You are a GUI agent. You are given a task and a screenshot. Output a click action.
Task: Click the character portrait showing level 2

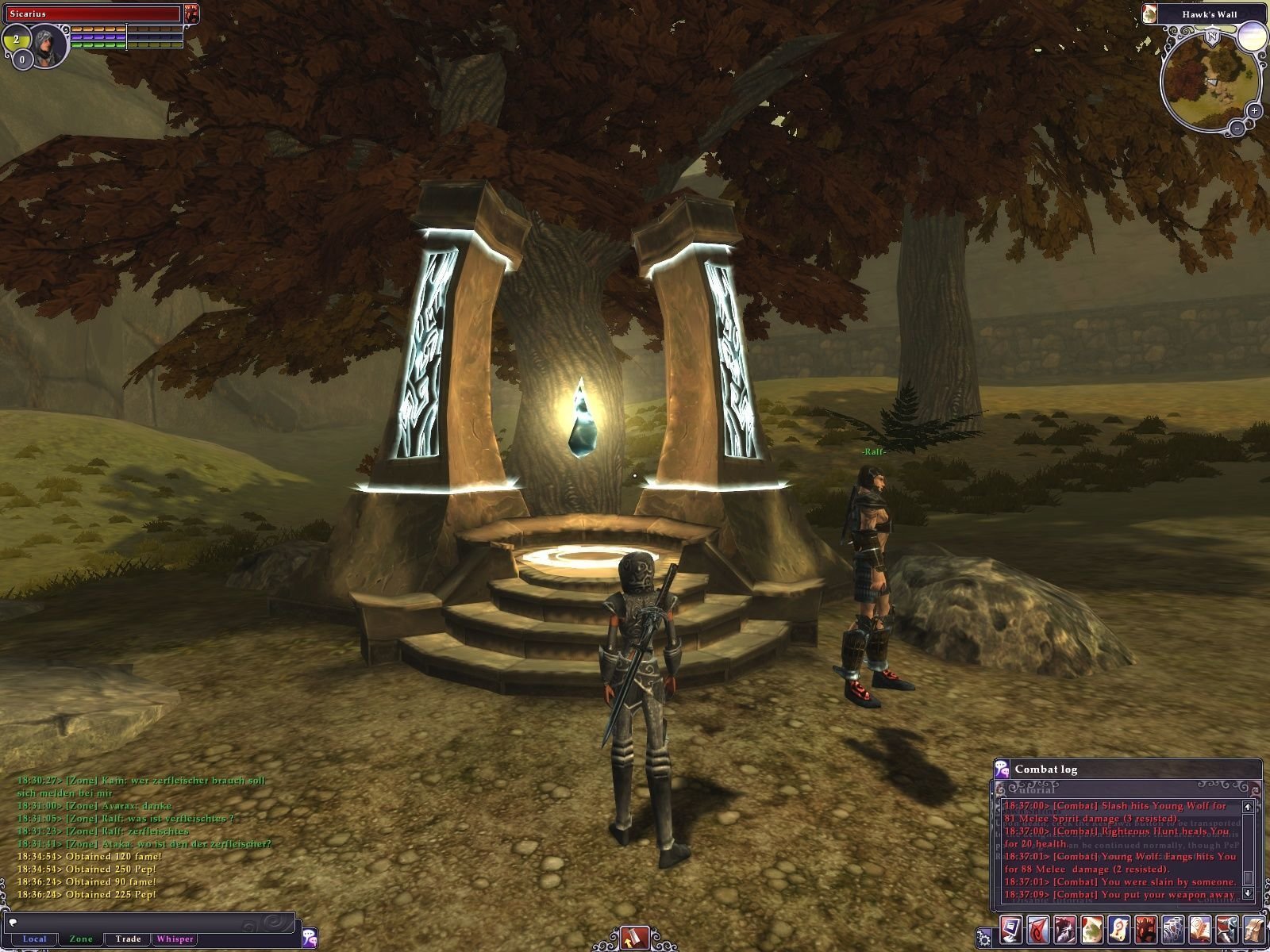[x=46, y=45]
